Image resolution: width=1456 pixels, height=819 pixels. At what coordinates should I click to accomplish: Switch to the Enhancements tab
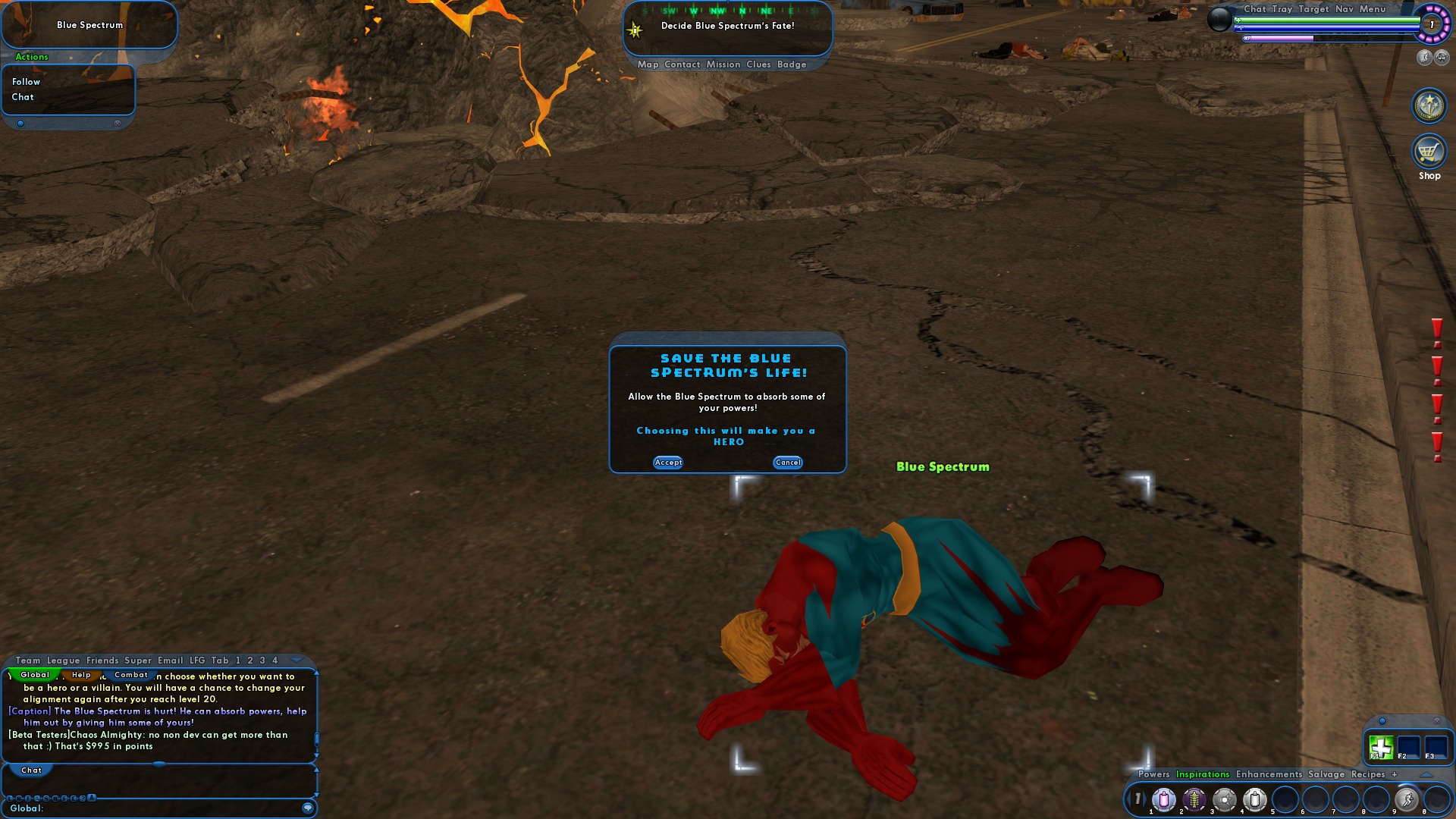point(1269,774)
